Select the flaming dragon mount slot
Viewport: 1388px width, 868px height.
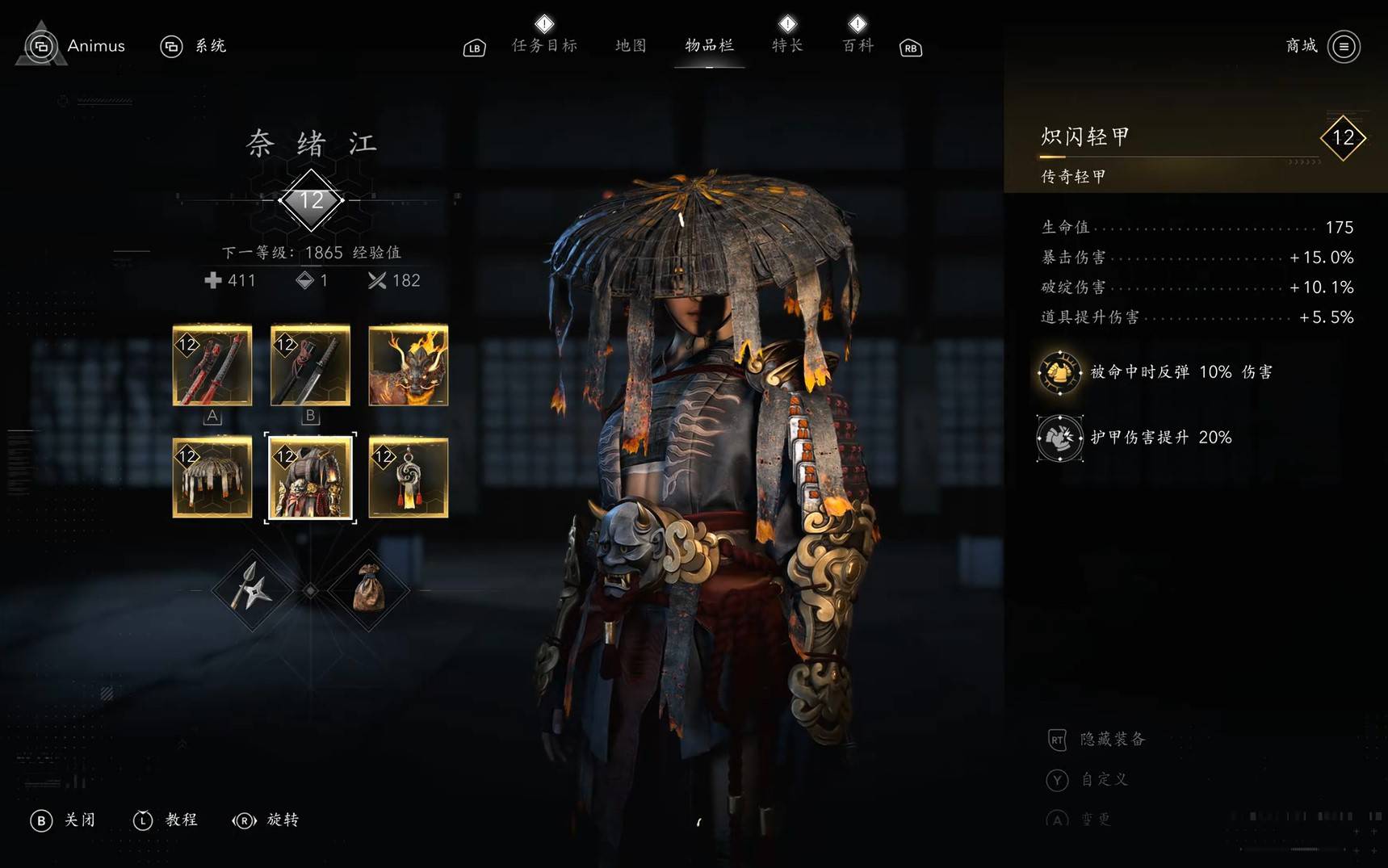point(409,365)
